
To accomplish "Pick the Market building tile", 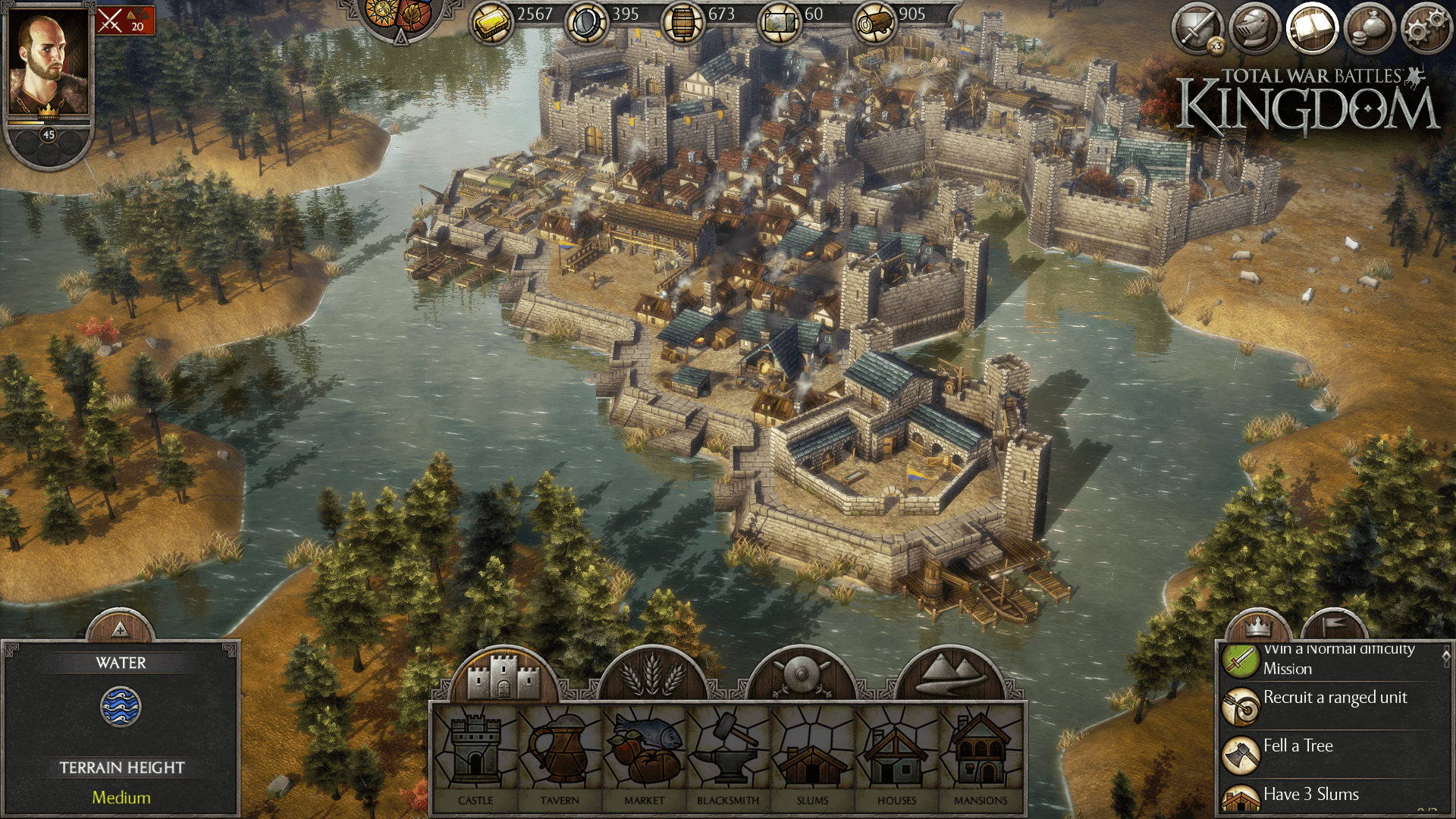I will 644,755.
